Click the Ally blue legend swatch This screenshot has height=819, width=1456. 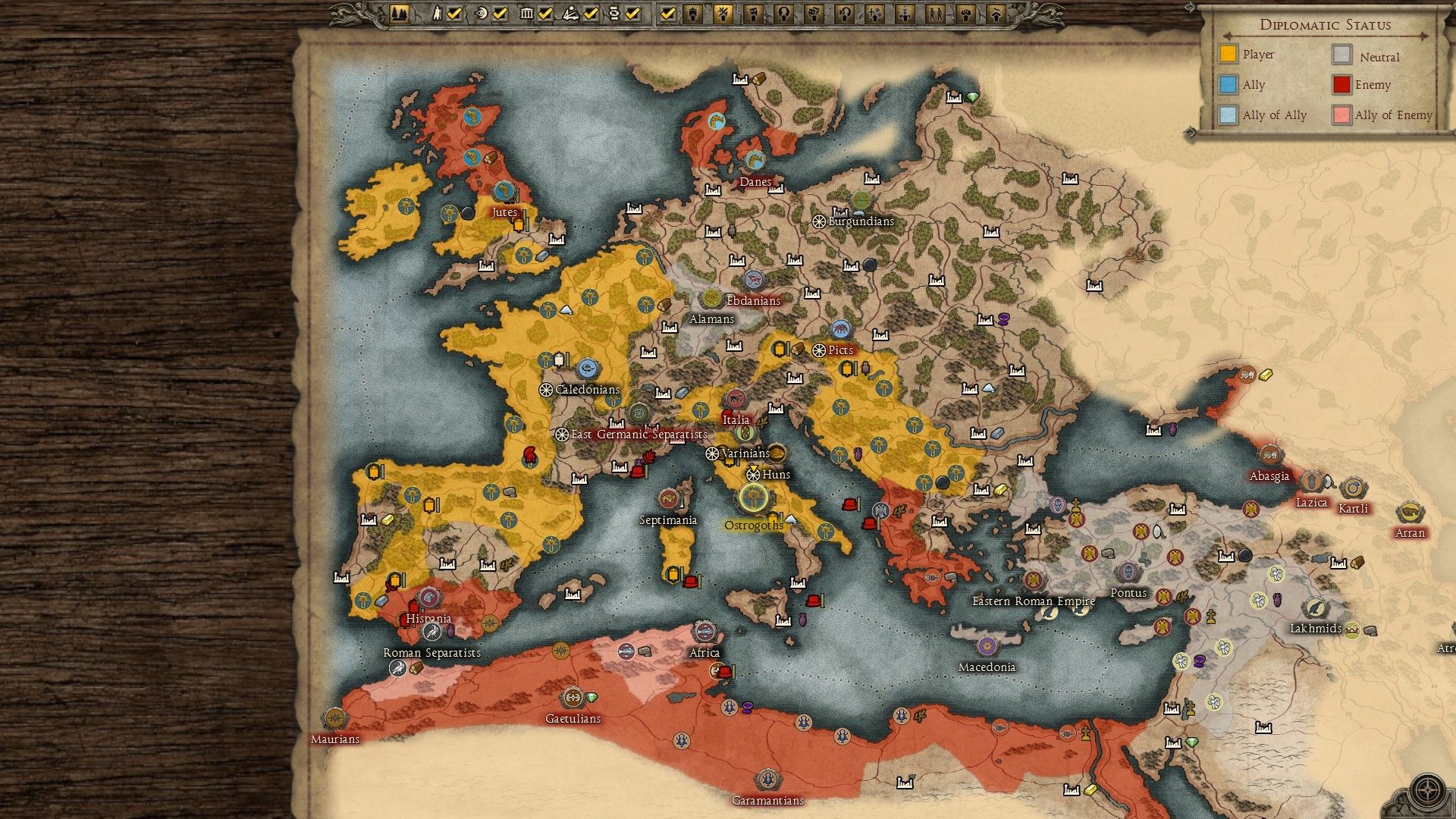[1228, 85]
